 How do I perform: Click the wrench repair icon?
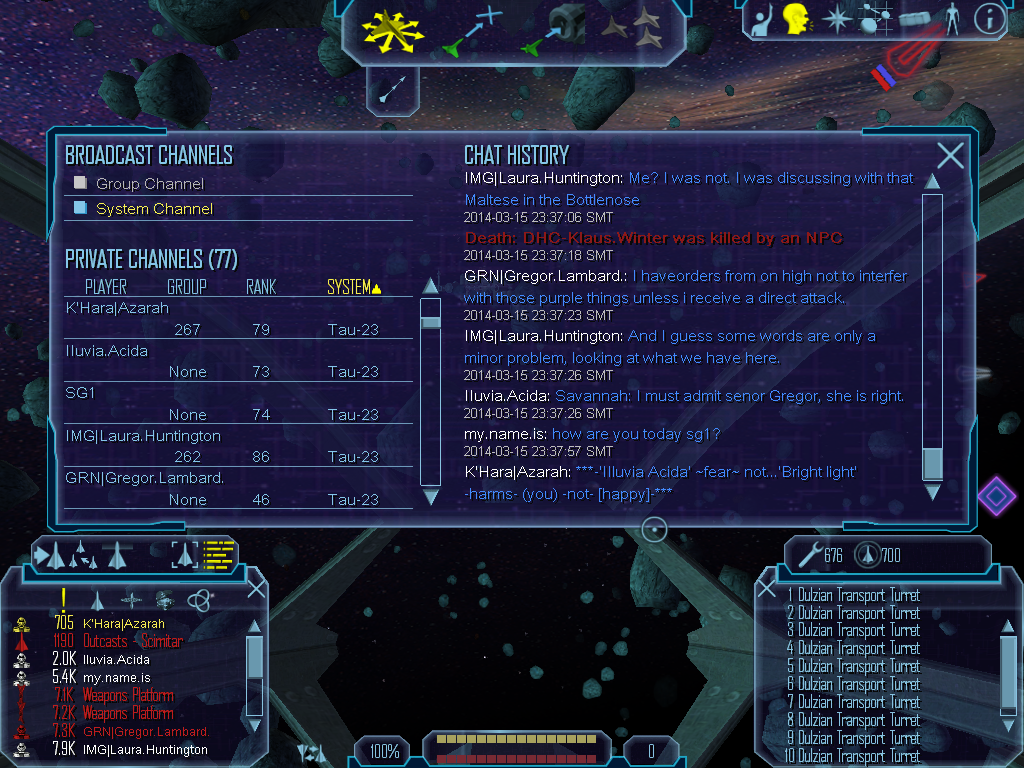pos(808,554)
